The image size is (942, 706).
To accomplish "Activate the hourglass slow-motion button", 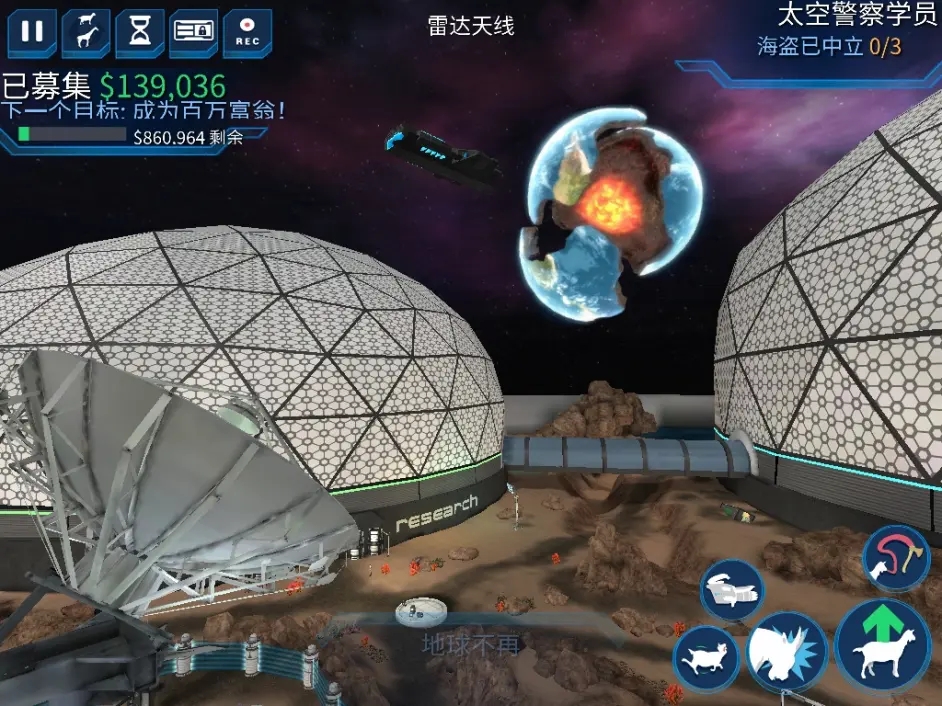I will pyautogui.click(x=140, y=32).
